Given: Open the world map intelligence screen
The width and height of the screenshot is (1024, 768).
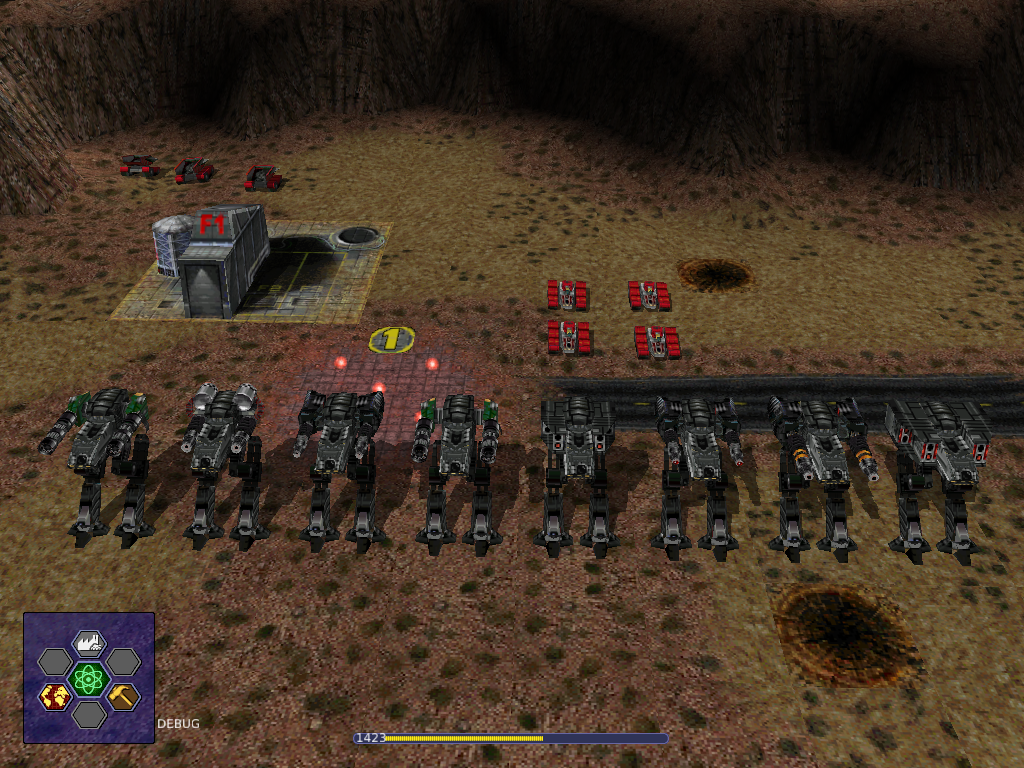Looking at the screenshot, I should (55, 696).
